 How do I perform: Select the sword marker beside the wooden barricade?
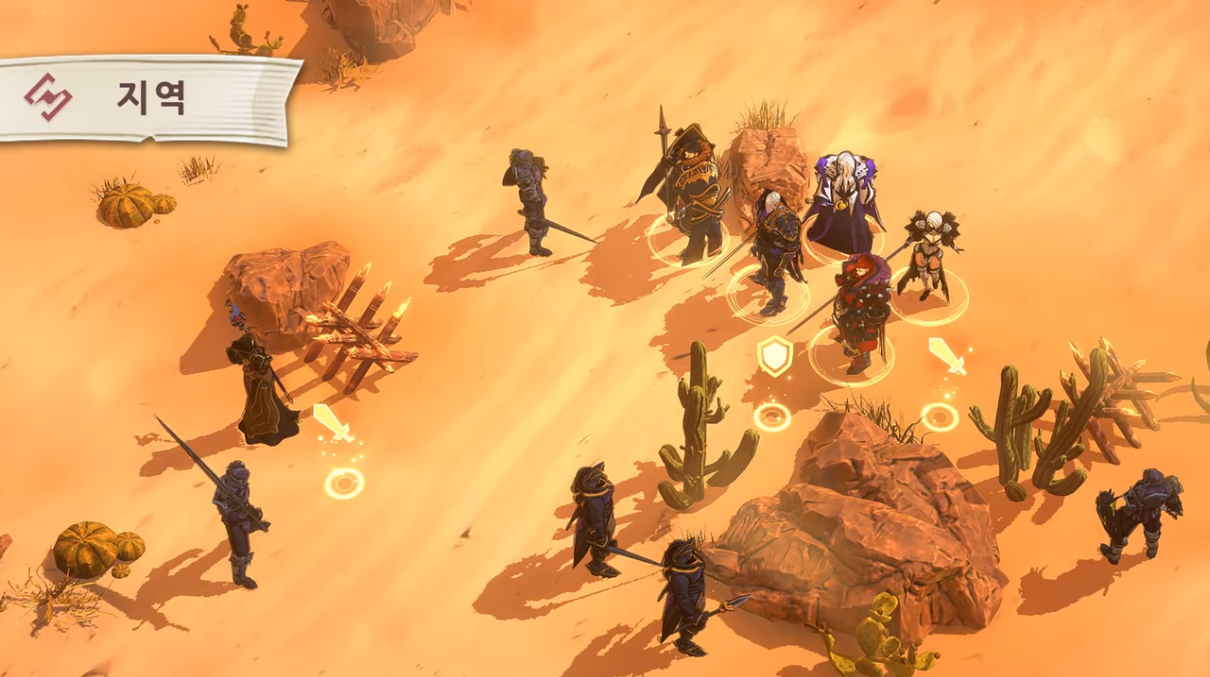pyautogui.click(x=331, y=423)
